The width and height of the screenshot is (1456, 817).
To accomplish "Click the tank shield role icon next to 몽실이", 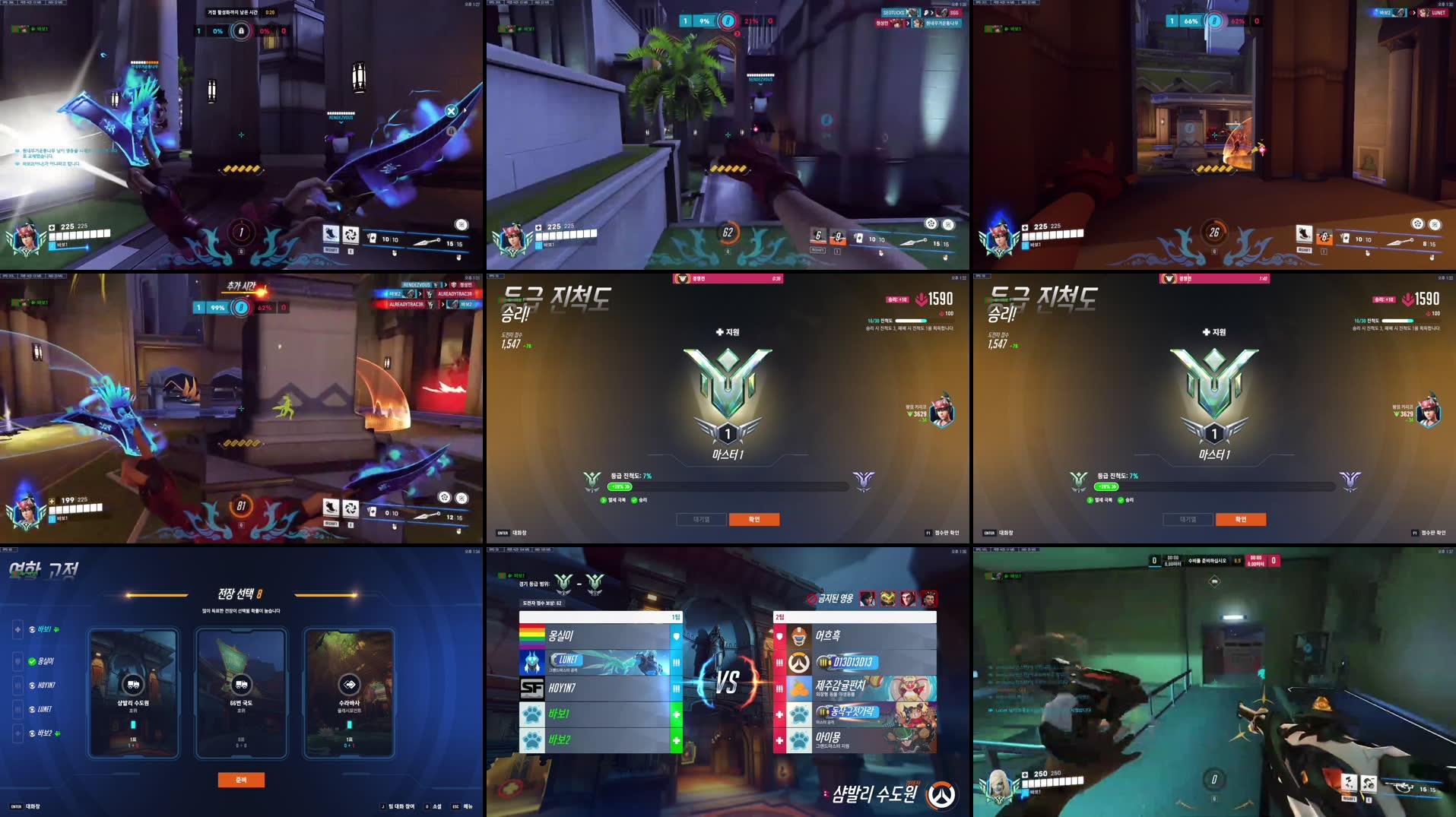I will 676,637.
